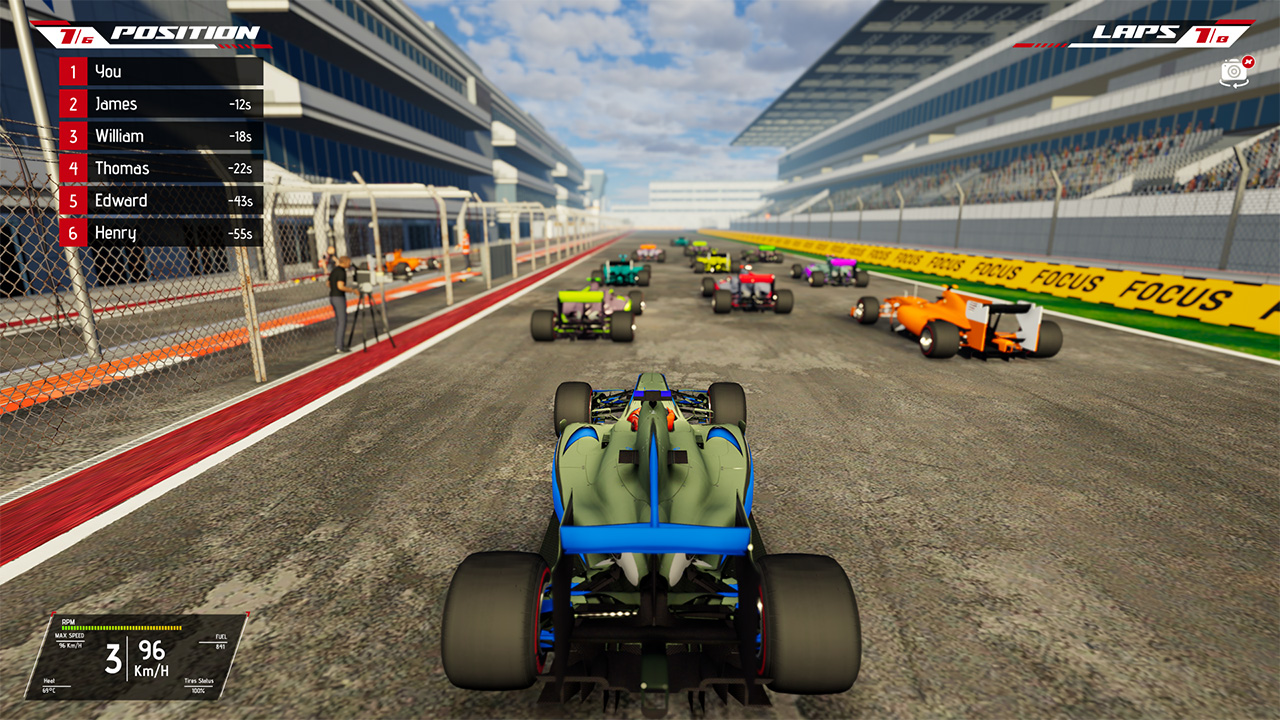
Task: Expand the leaderboard row for Edward
Action: point(160,200)
